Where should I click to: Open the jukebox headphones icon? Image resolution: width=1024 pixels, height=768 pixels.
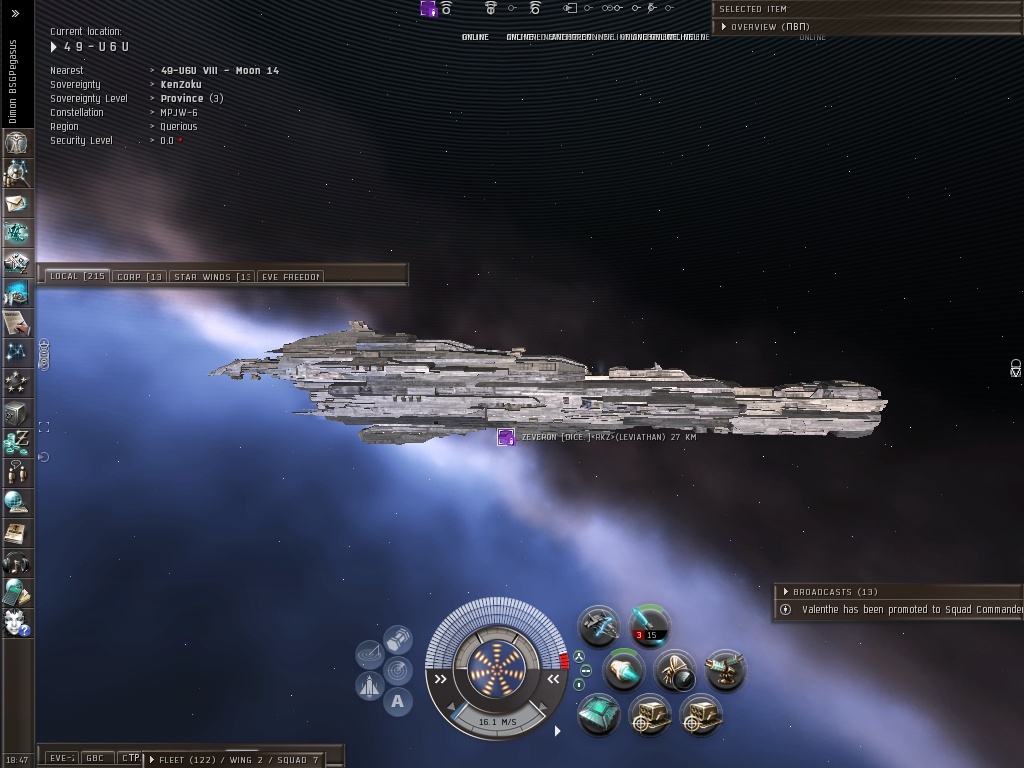click(x=17, y=563)
